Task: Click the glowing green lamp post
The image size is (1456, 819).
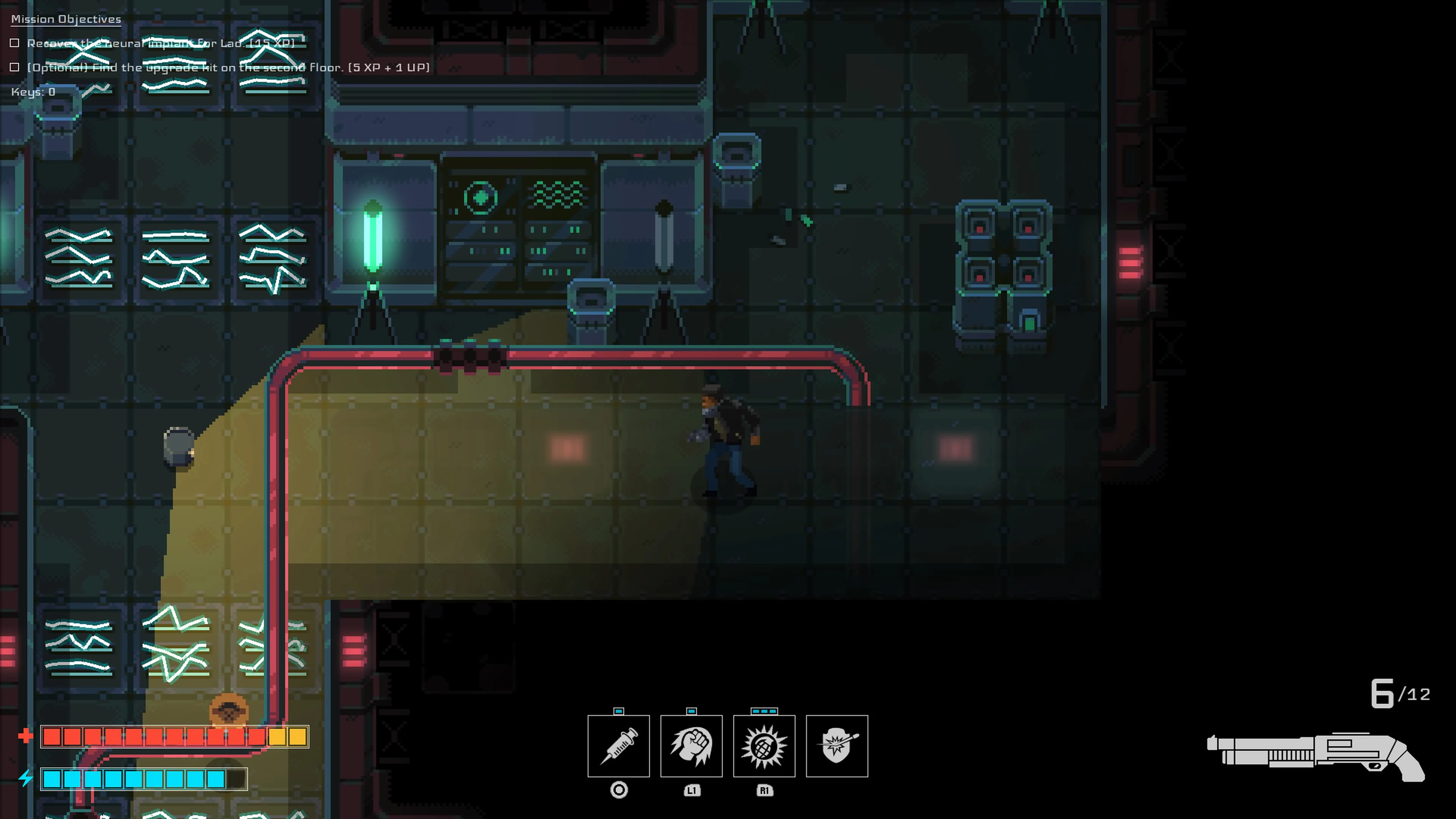Action: point(372,237)
